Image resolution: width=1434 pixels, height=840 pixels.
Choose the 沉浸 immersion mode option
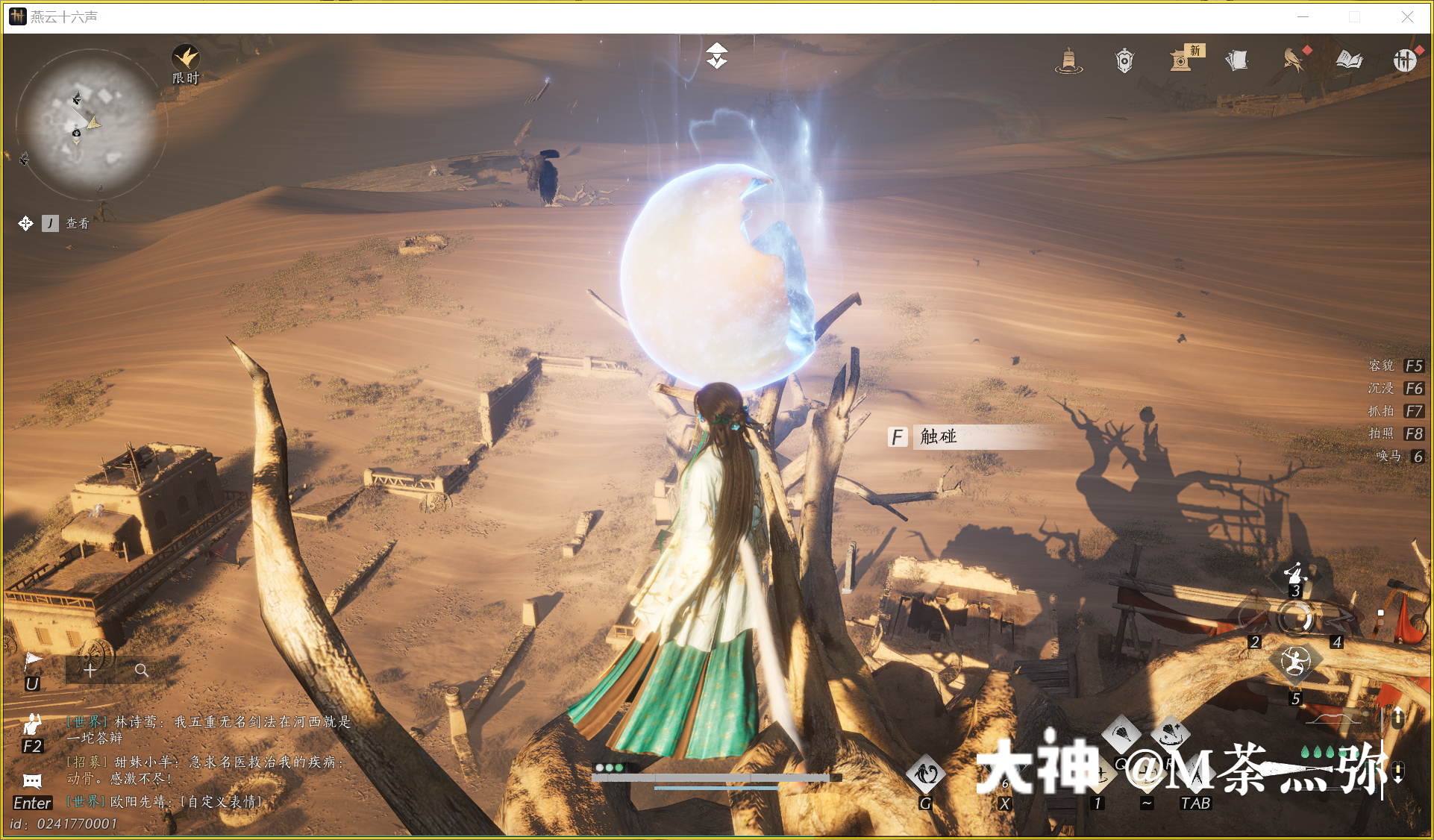click(1382, 388)
